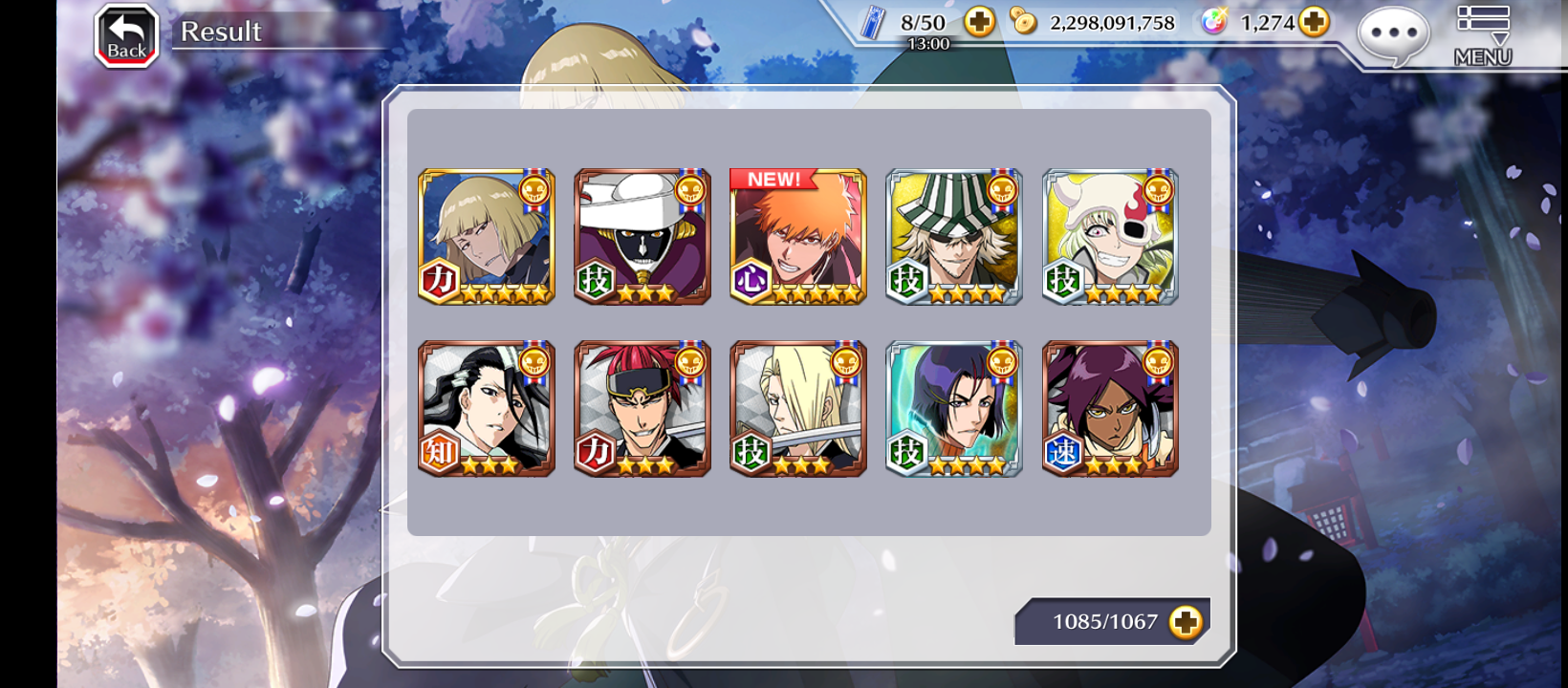Select the striped-hat character card
Viewport: 1568px width, 688px height.
click(x=954, y=237)
